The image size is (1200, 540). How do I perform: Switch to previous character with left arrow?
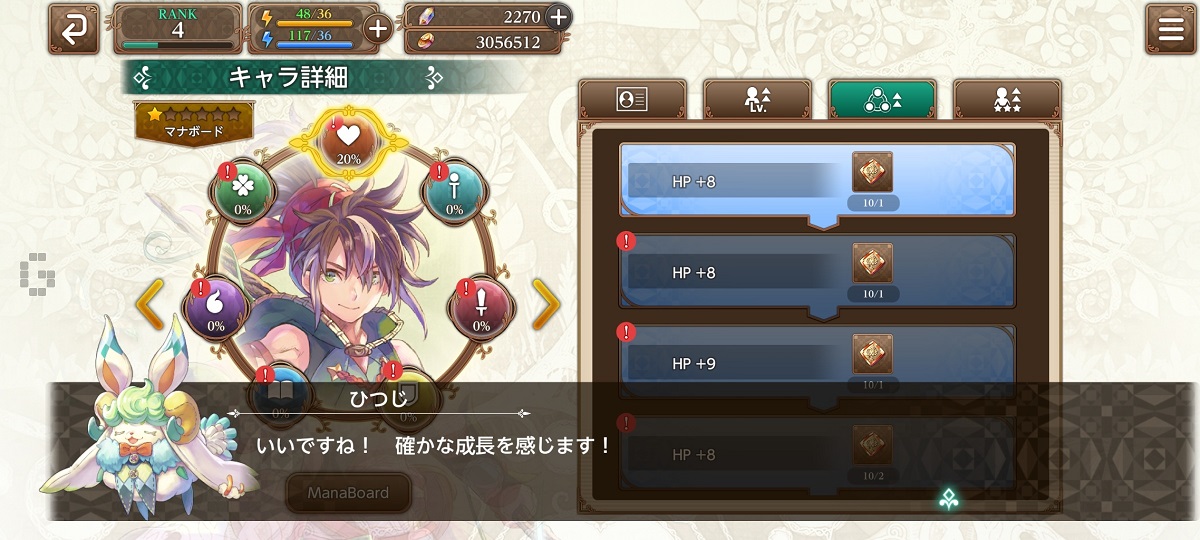coord(150,305)
